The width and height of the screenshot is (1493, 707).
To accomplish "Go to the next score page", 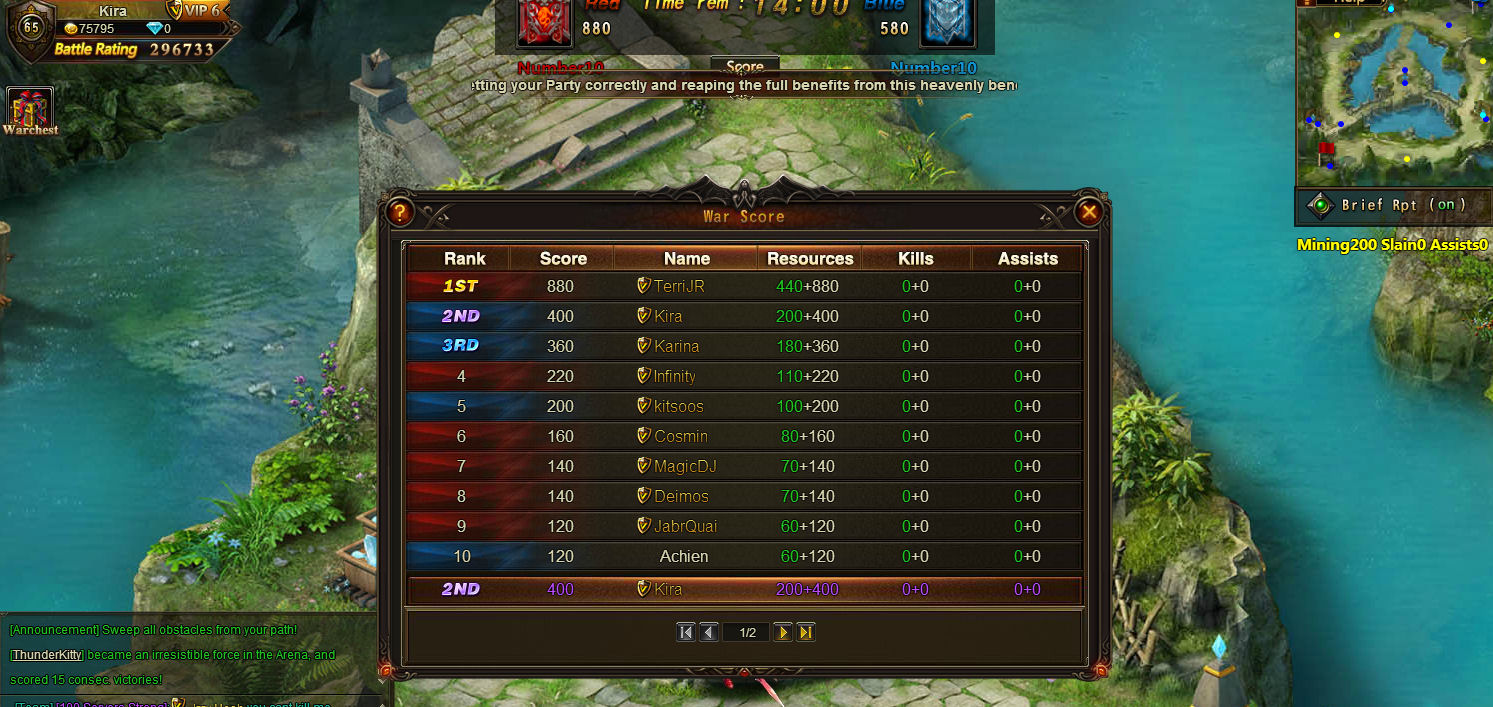I will pos(783,632).
